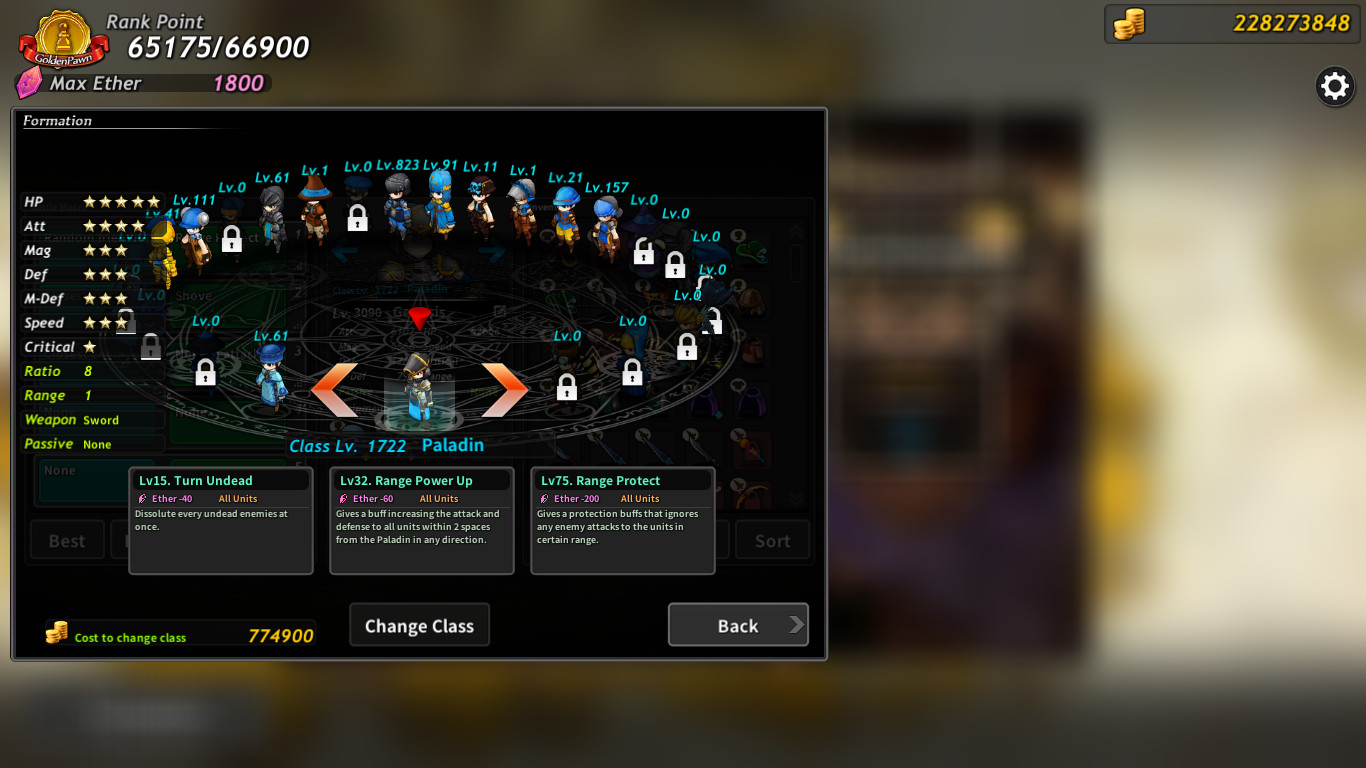Click the gold coin icon beside the balance
The height and width of the screenshot is (768, 1366).
click(1129, 22)
